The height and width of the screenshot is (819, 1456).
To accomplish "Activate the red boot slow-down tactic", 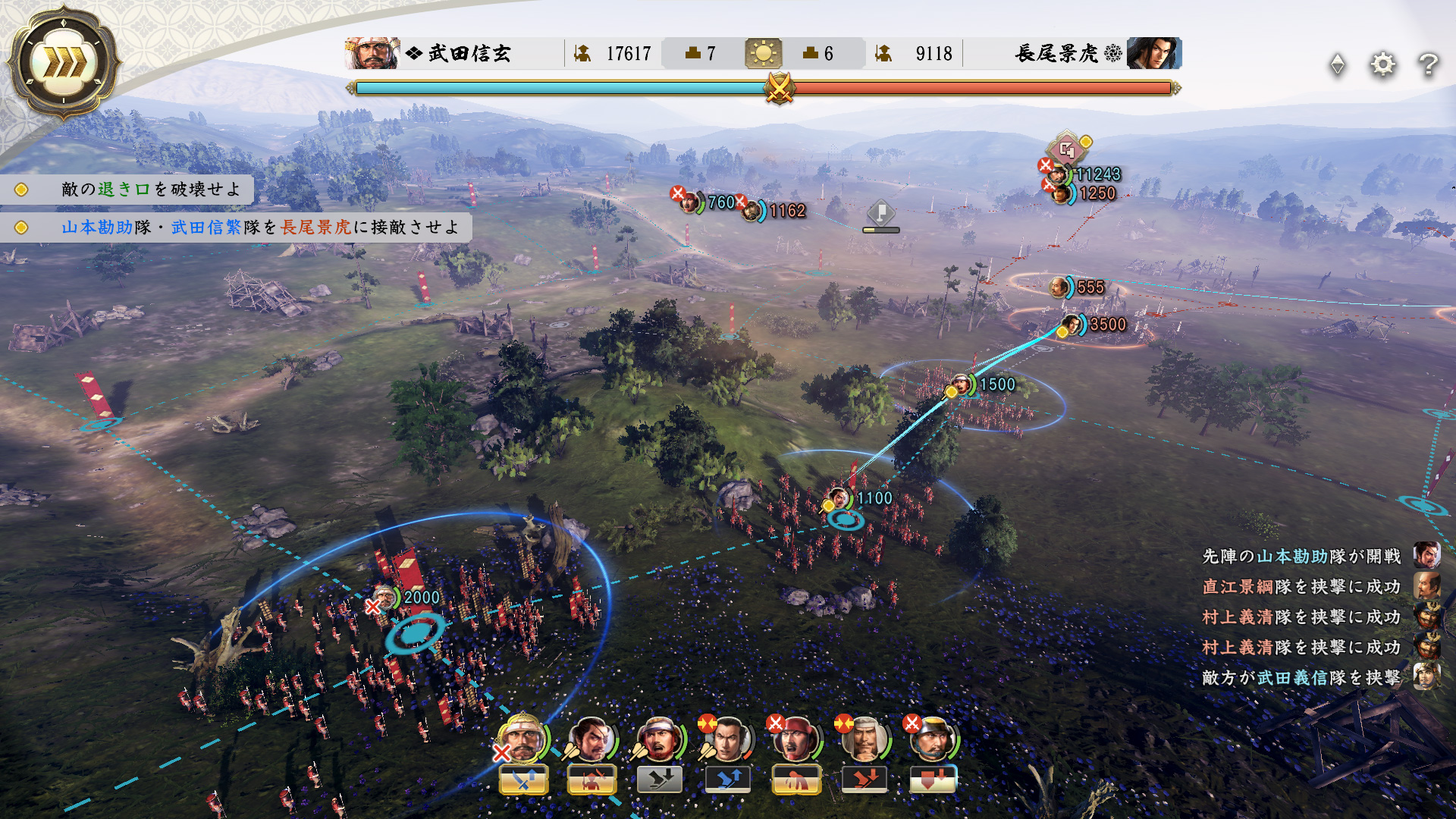I will (x=864, y=779).
